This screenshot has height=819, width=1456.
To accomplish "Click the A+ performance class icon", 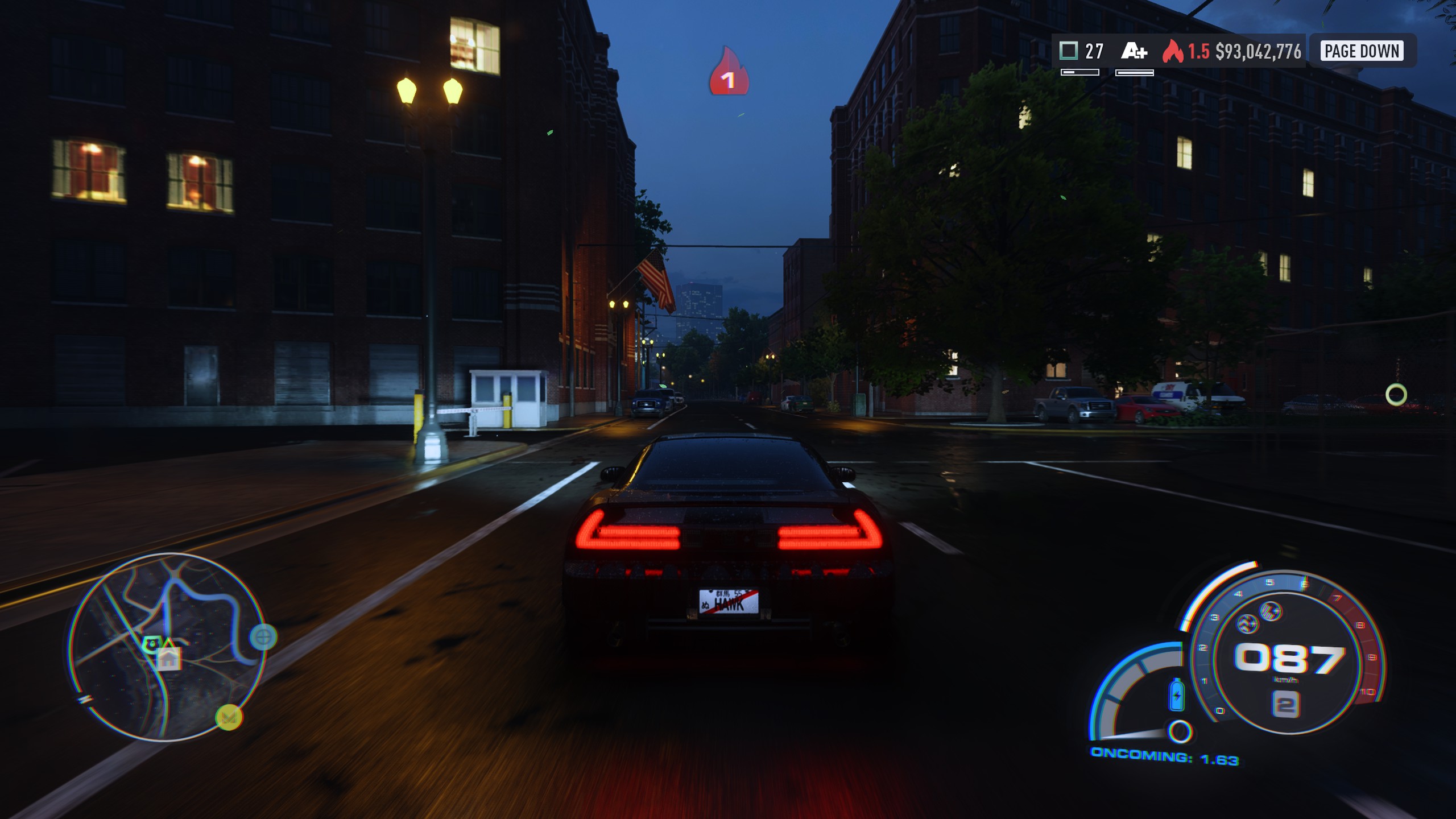I will pyautogui.click(x=1134, y=52).
